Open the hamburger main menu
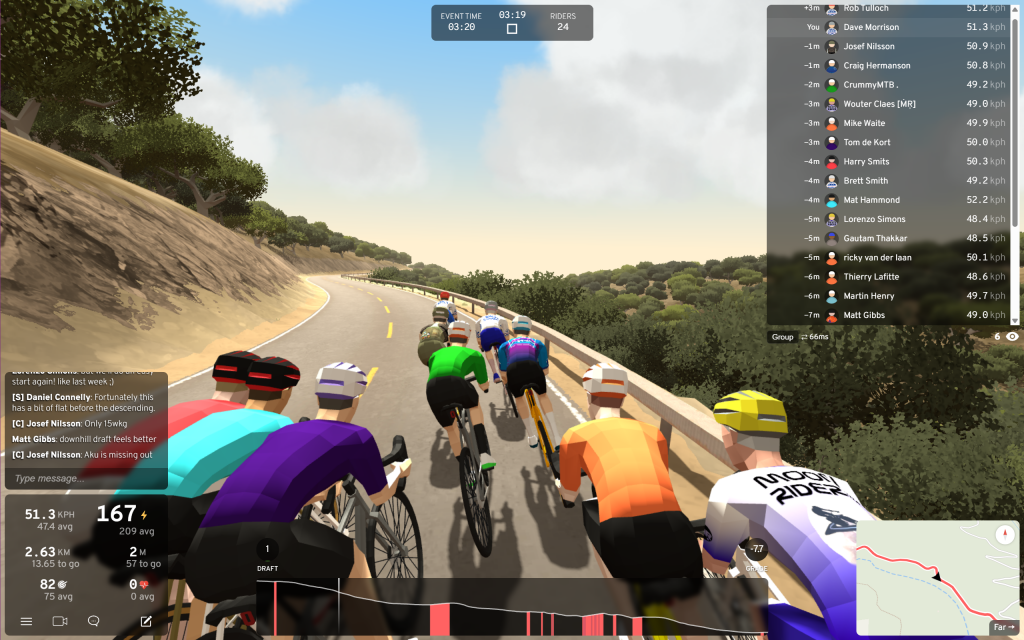 [x=26, y=621]
